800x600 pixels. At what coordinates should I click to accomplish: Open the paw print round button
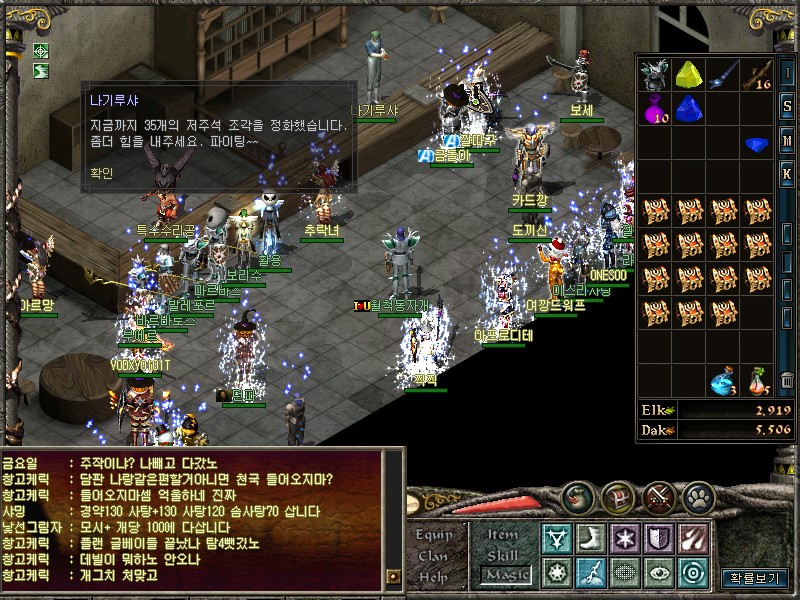(700, 495)
